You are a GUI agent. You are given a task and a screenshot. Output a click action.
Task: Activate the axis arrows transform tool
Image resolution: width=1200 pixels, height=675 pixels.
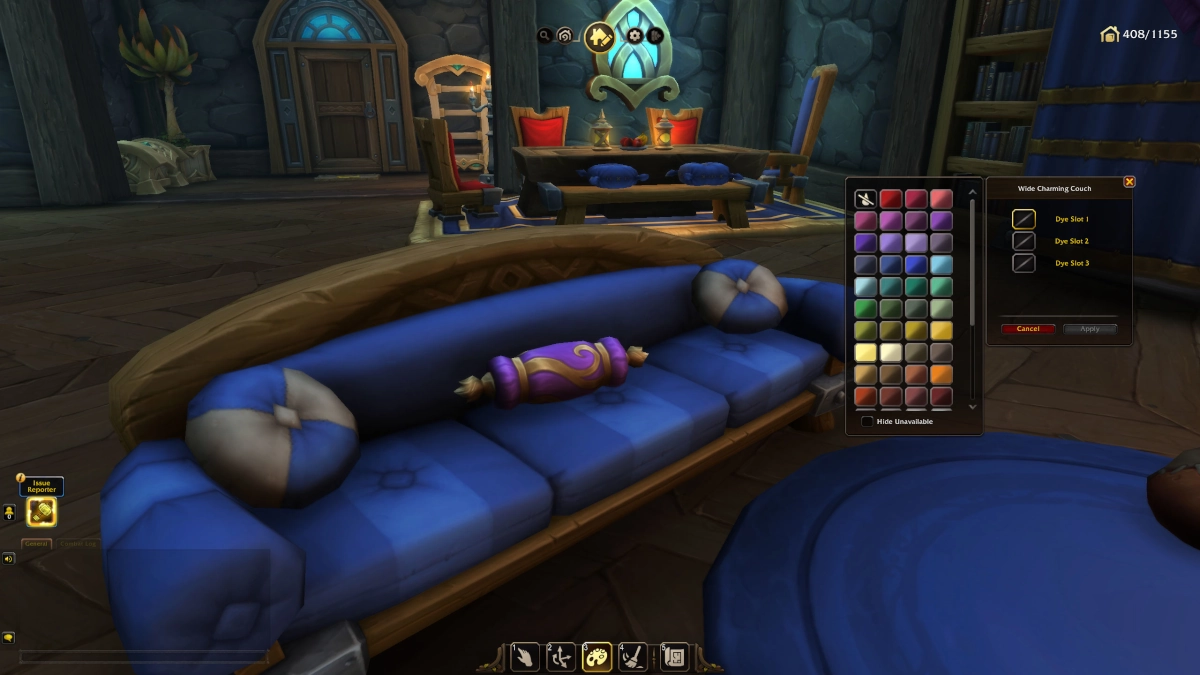click(x=561, y=656)
